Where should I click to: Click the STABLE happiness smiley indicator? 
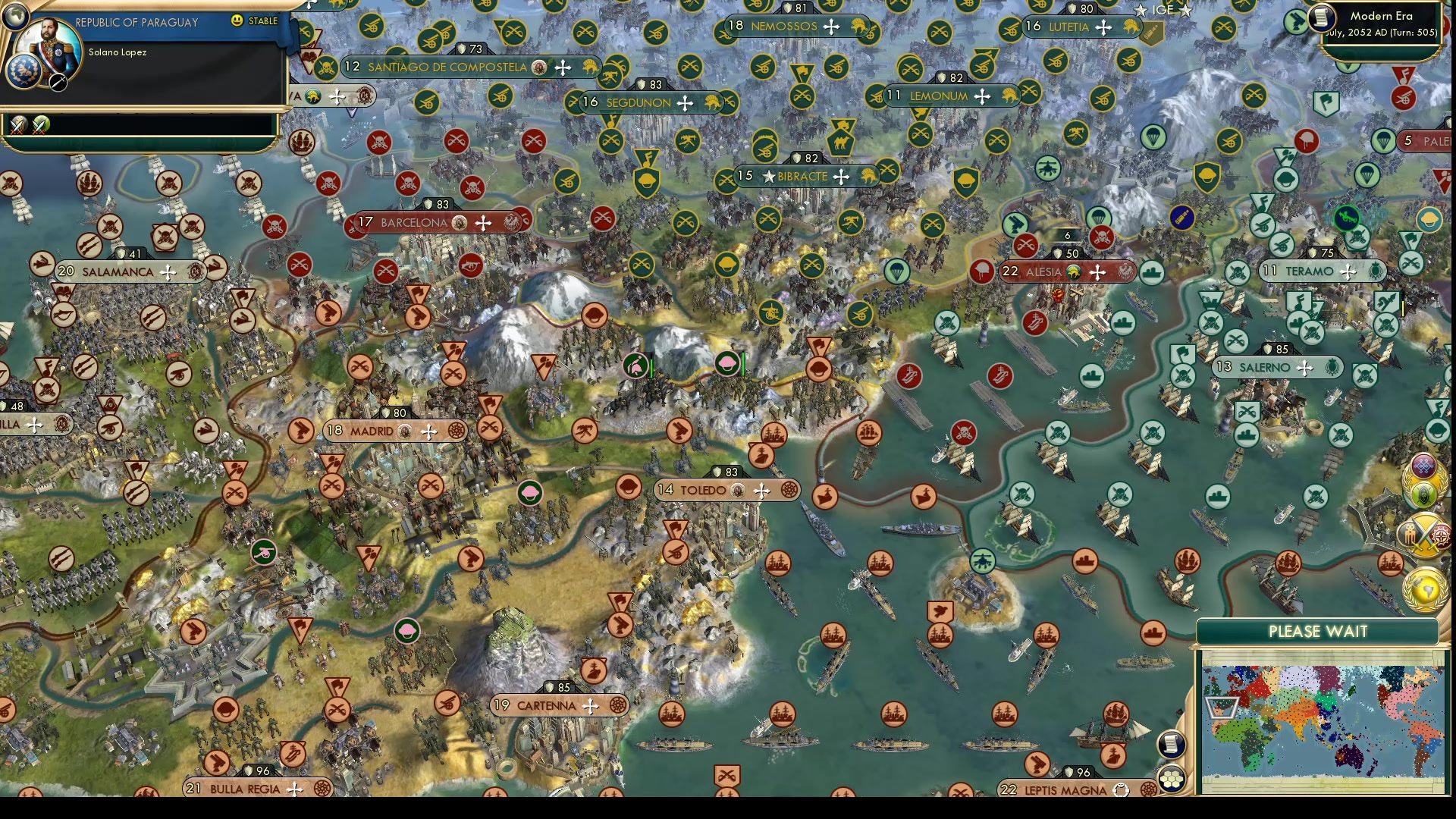point(237,20)
